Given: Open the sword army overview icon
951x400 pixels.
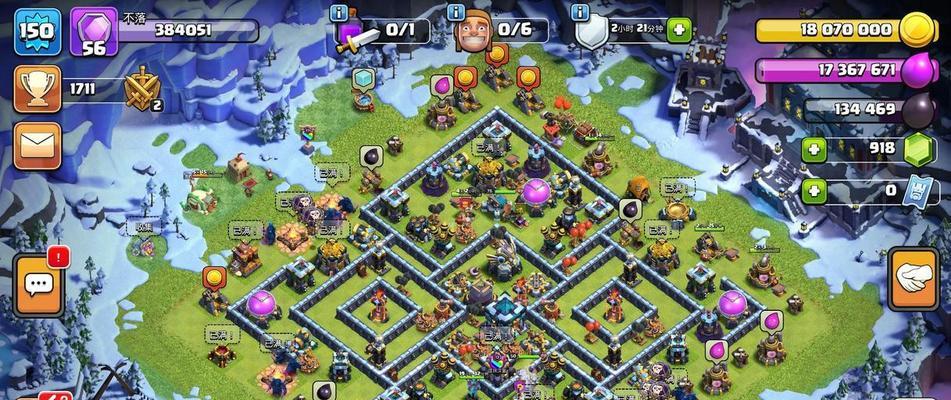Looking at the screenshot, I should [x=355, y=36].
